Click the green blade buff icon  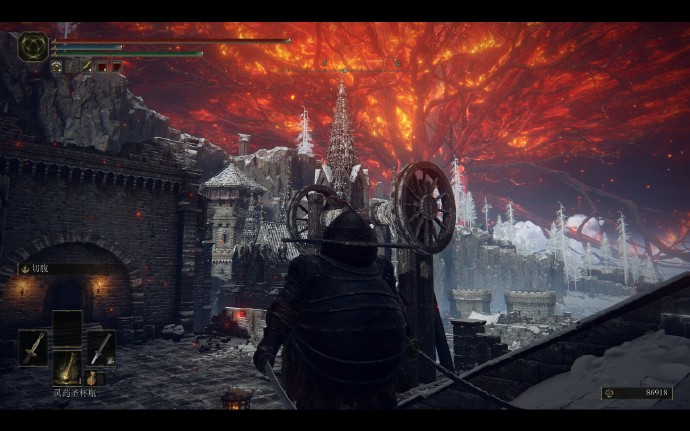pos(86,66)
